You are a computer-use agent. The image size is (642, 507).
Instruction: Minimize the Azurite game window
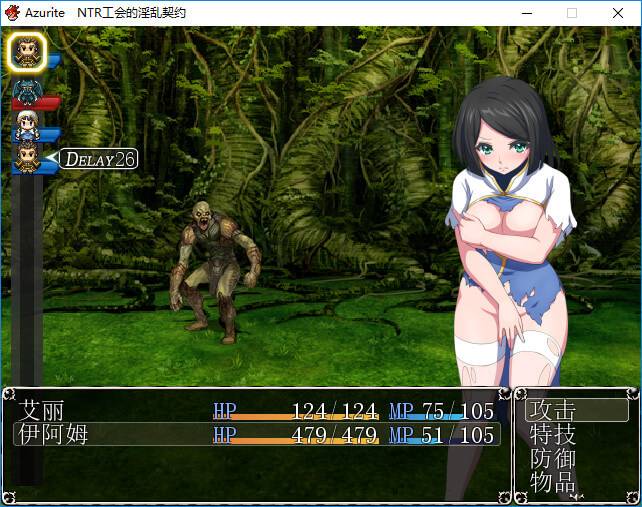(x=526, y=13)
